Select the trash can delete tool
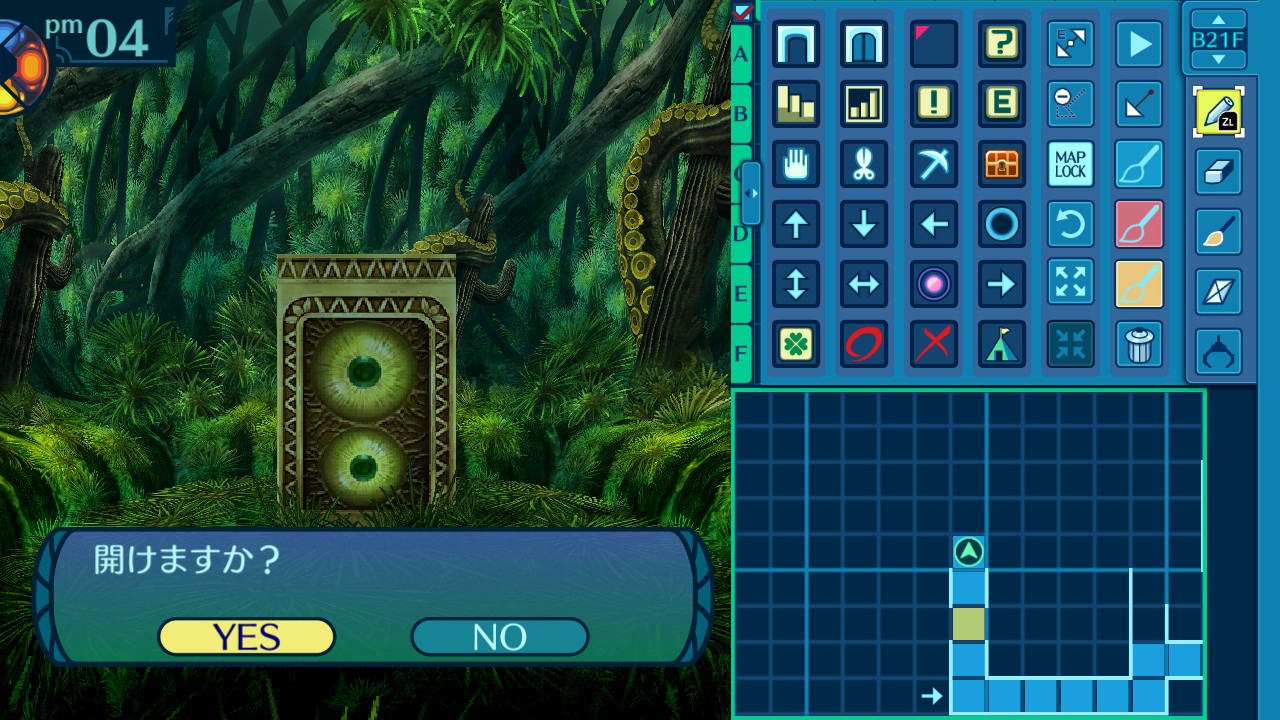 (x=1139, y=345)
